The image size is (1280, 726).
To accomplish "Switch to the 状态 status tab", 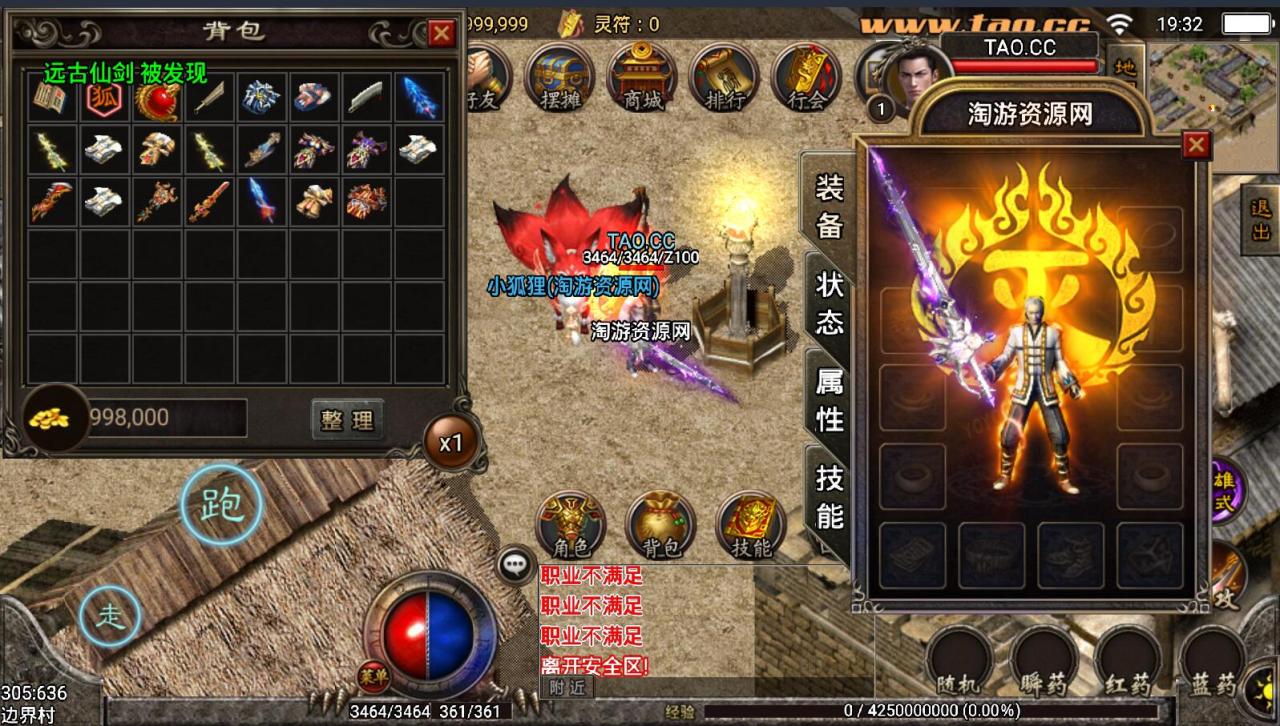I will [x=830, y=303].
